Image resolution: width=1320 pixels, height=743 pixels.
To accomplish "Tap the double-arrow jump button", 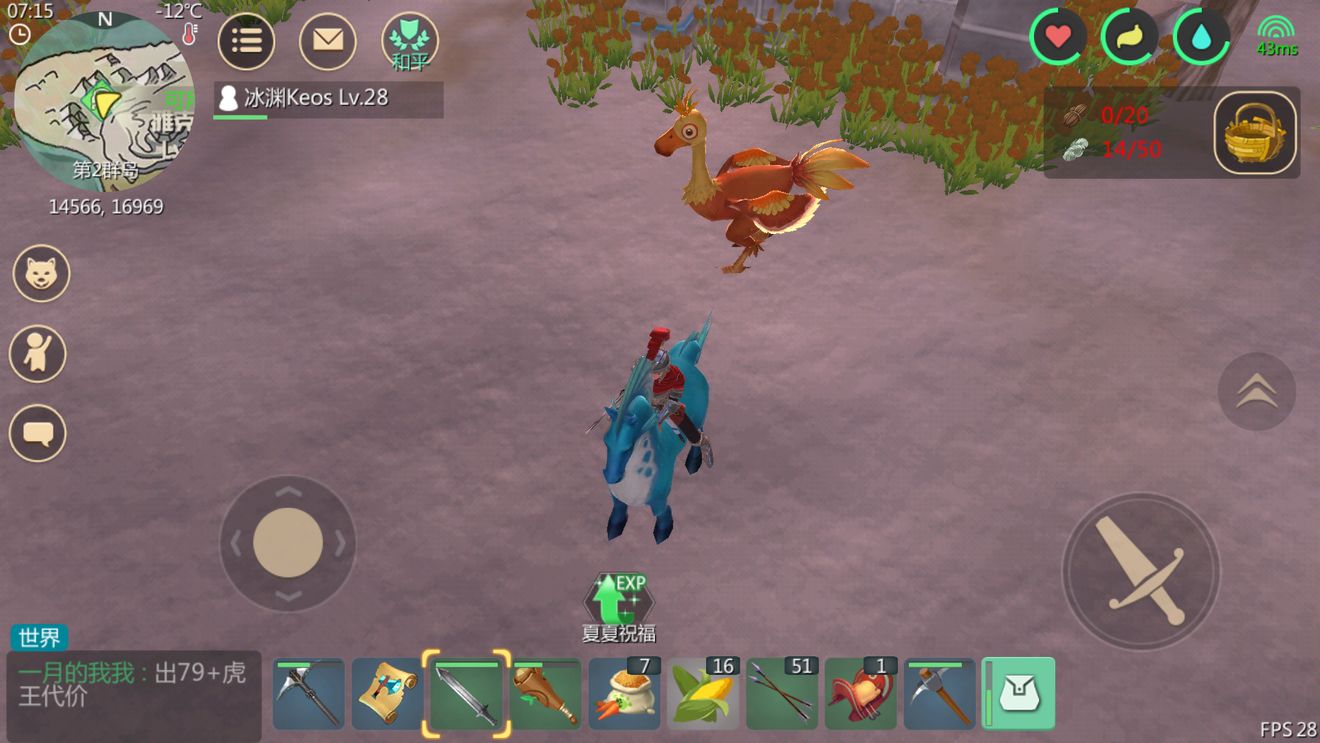I will [1256, 392].
